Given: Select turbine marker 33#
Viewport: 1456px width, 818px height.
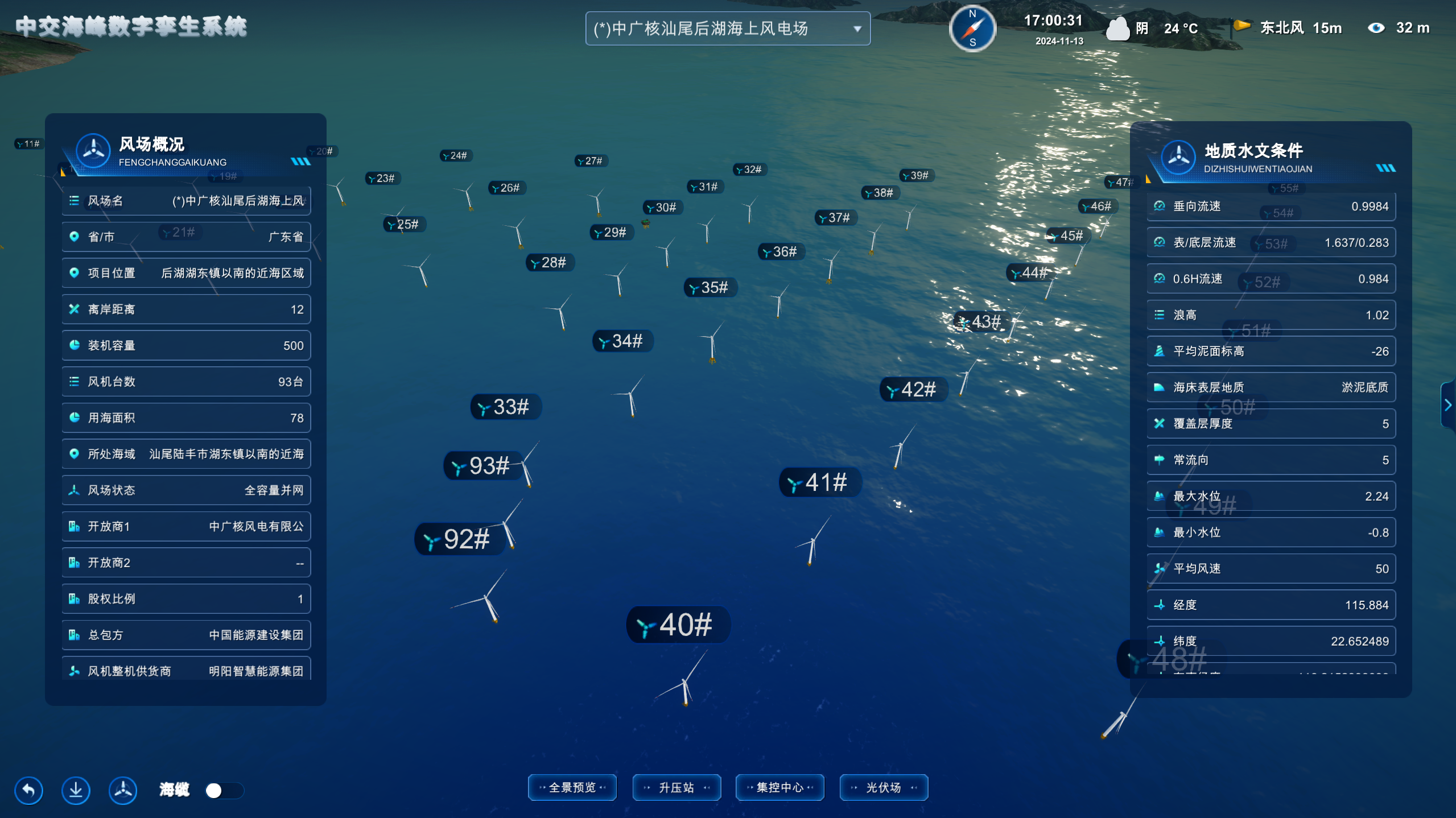Looking at the screenshot, I should point(505,407).
